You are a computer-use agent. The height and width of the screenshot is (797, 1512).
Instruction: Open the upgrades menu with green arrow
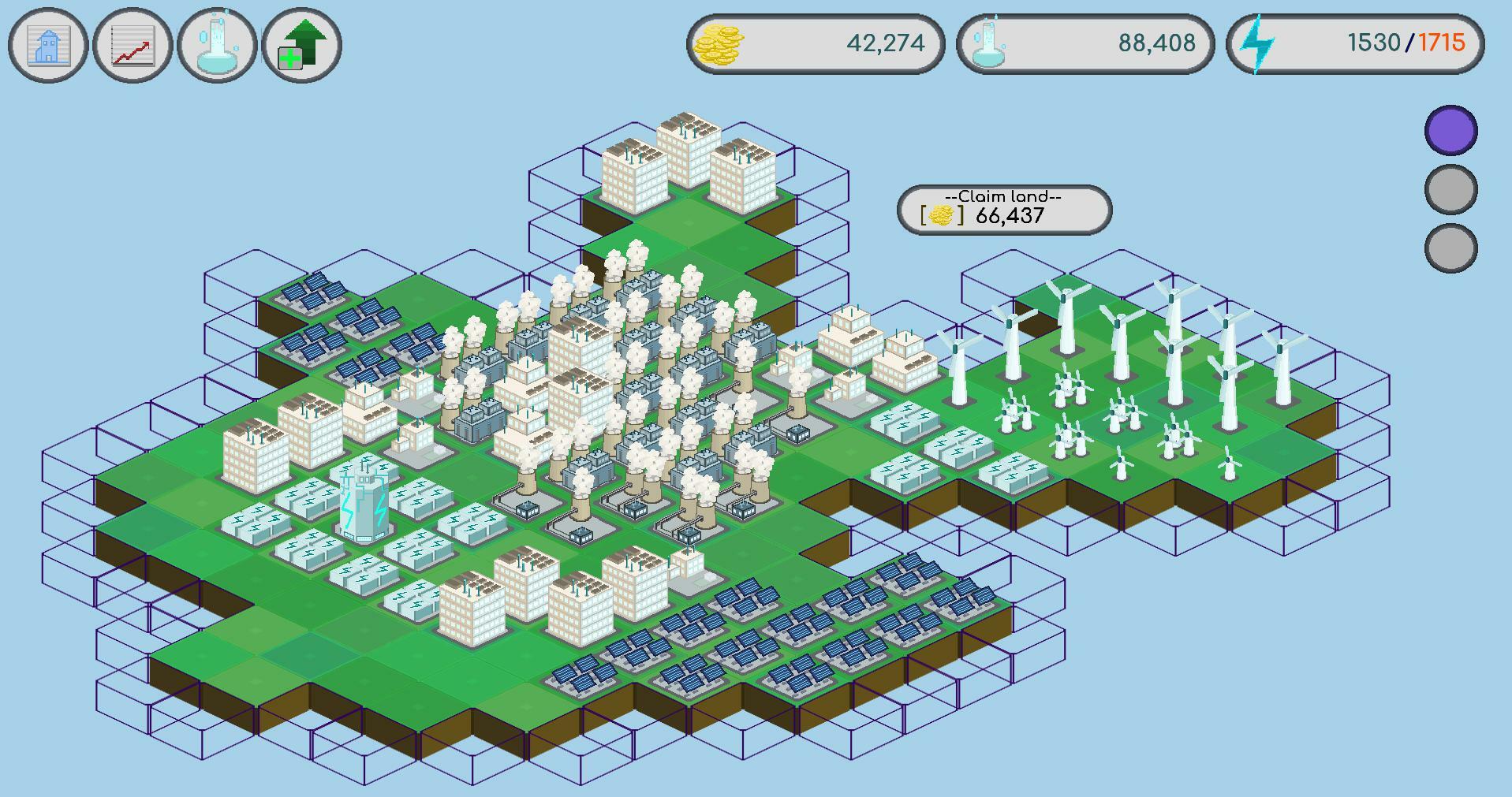[302, 46]
